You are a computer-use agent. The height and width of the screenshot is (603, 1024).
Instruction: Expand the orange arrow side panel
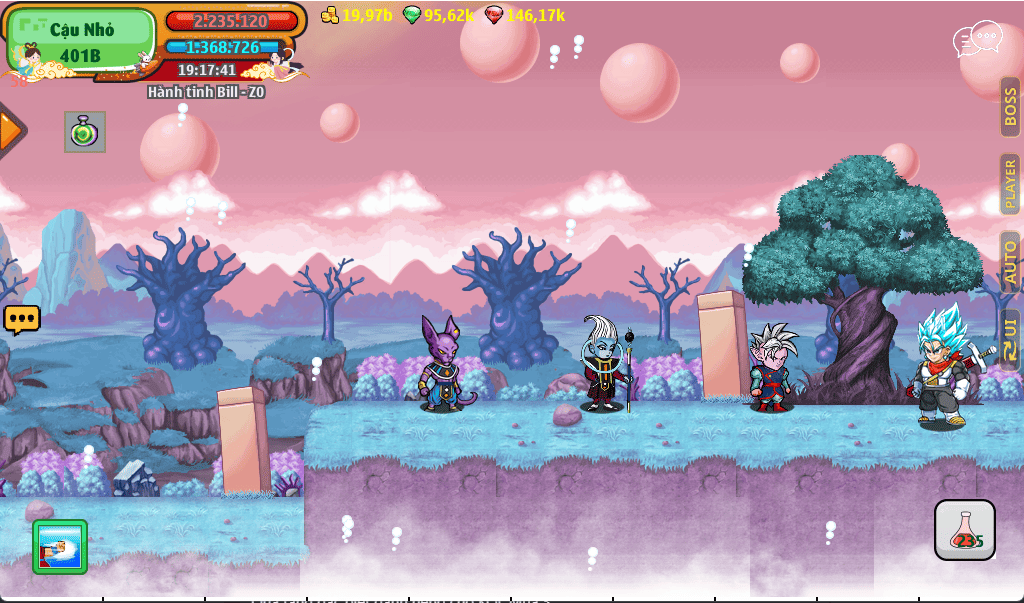pyautogui.click(x=11, y=130)
